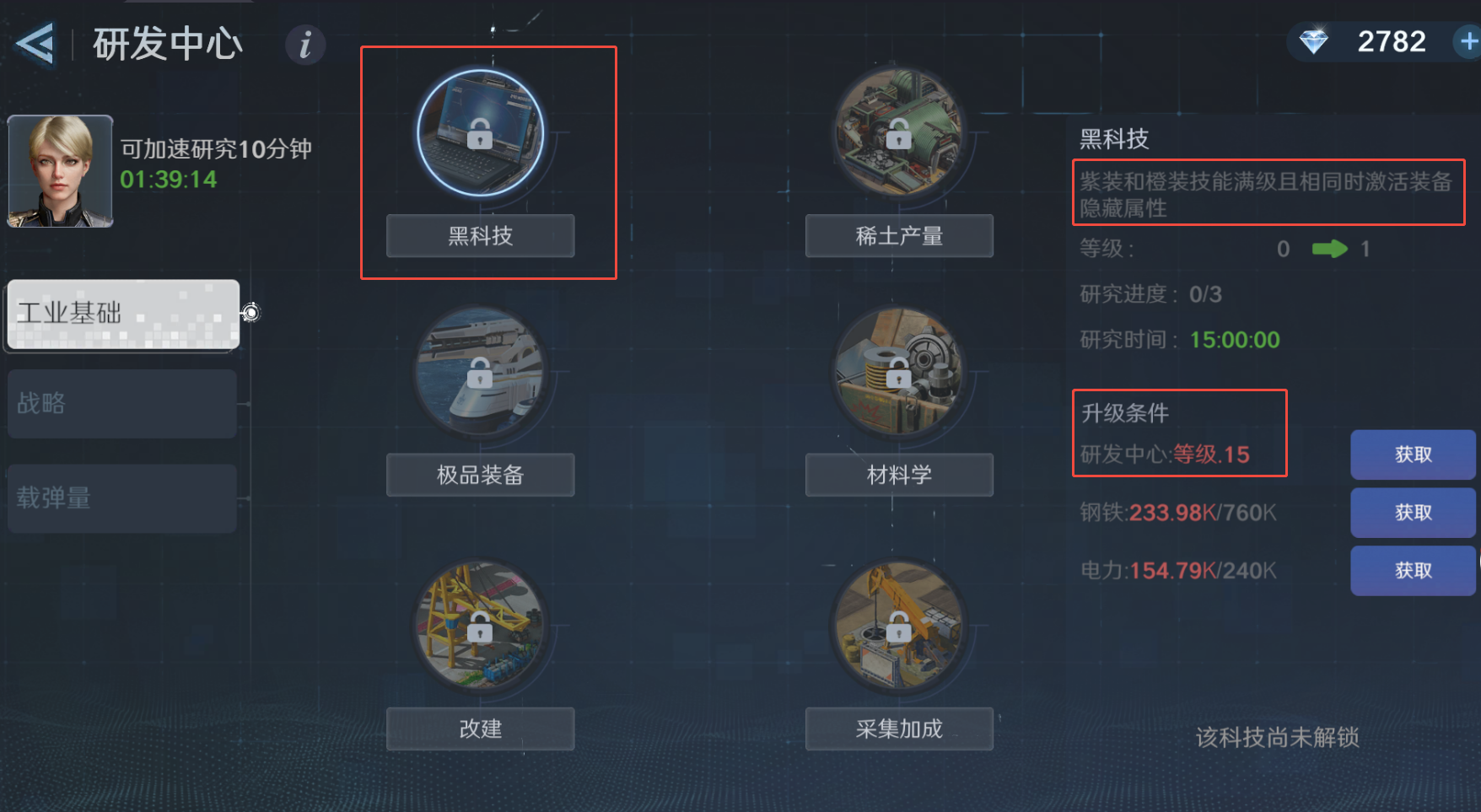Click the plus to buy more diamonds
1481x812 pixels.
tap(1466, 40)
